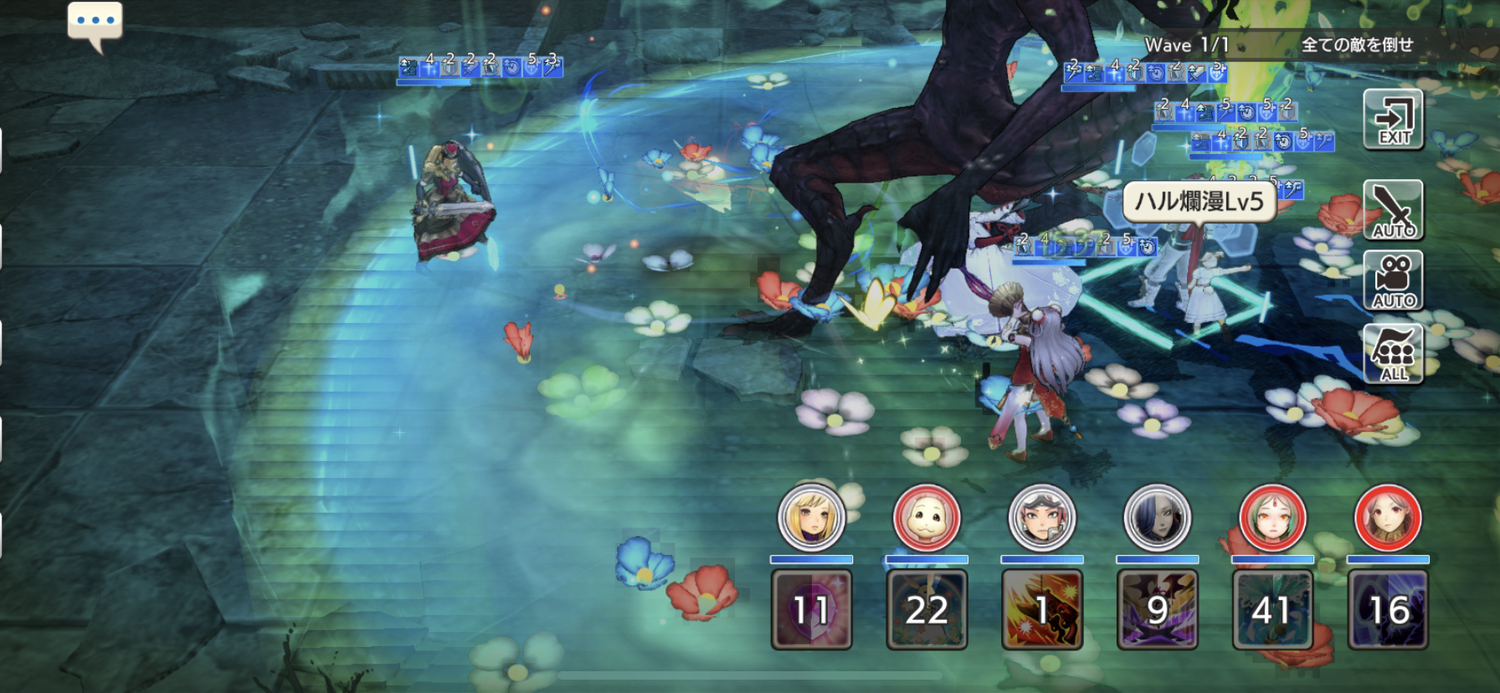Screen dimensions: 1500x693
Task: Select the pink-haired girl's portrait
Action: coord(1387,518)
